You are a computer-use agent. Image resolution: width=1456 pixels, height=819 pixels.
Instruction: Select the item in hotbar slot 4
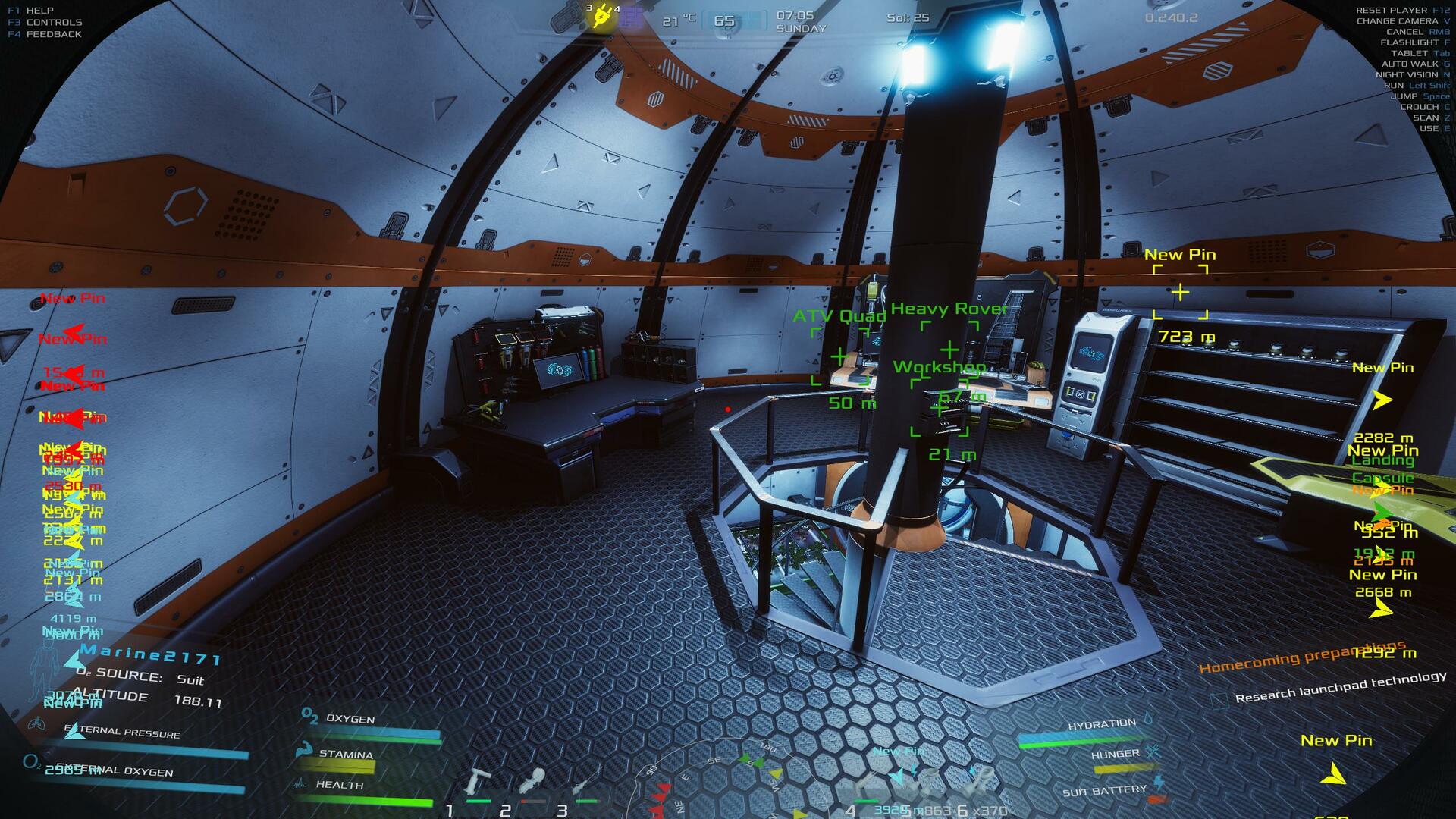(x=868, y=785)
